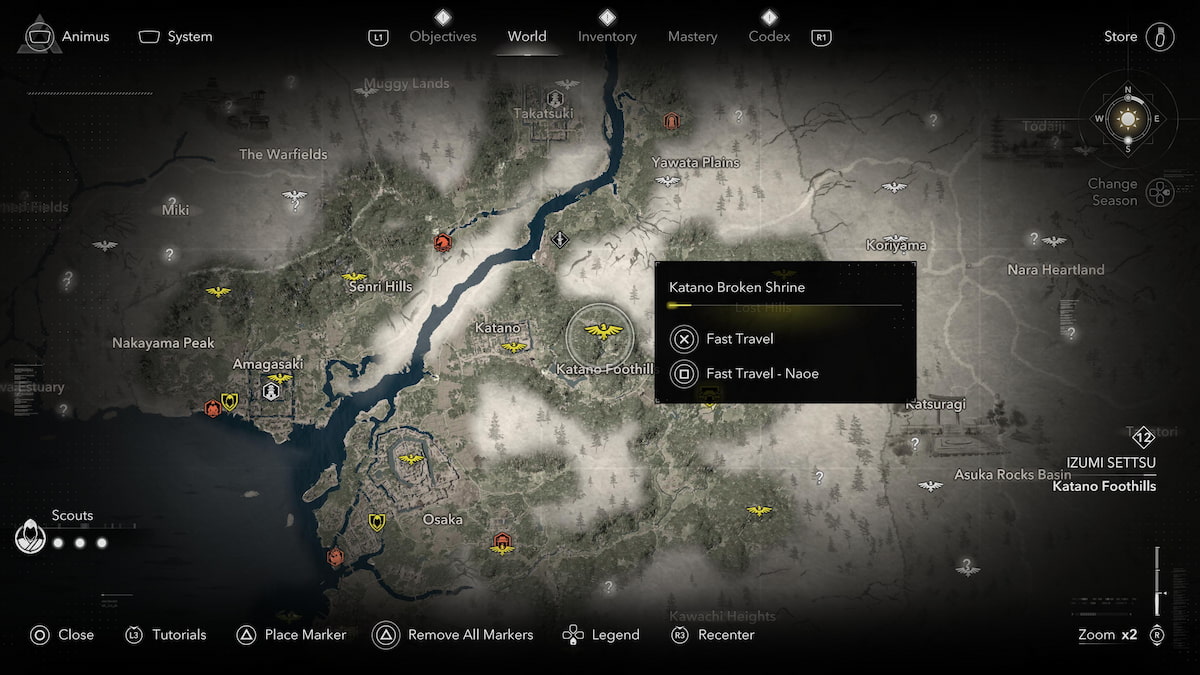Viewport: 1200px width, 675px height.
Task: Click the Takatsuki castle map icon
Action: pos(555,98)
